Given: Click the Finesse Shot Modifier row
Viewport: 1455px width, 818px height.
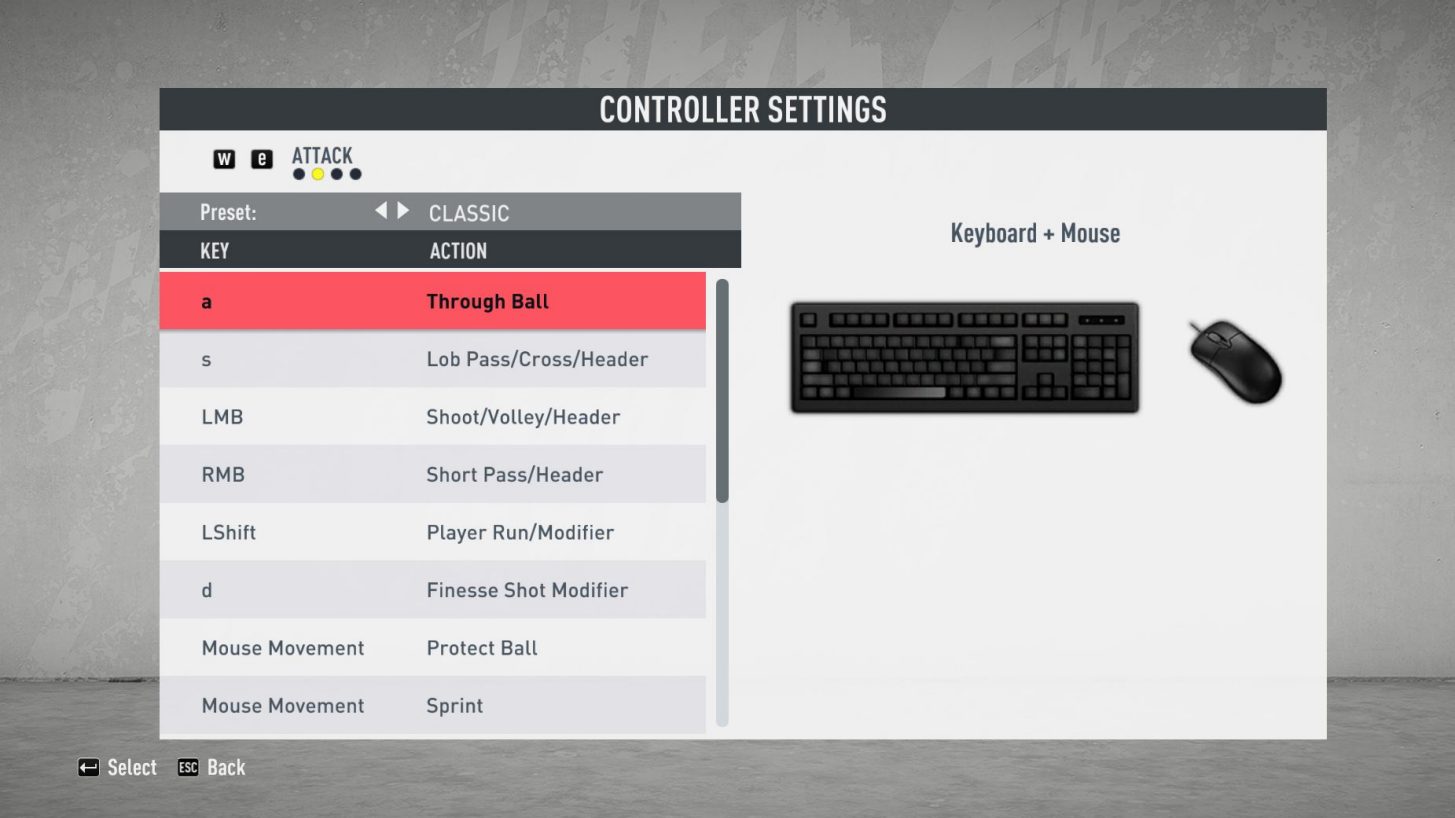Looking at the screenshot, I should 432,590.
